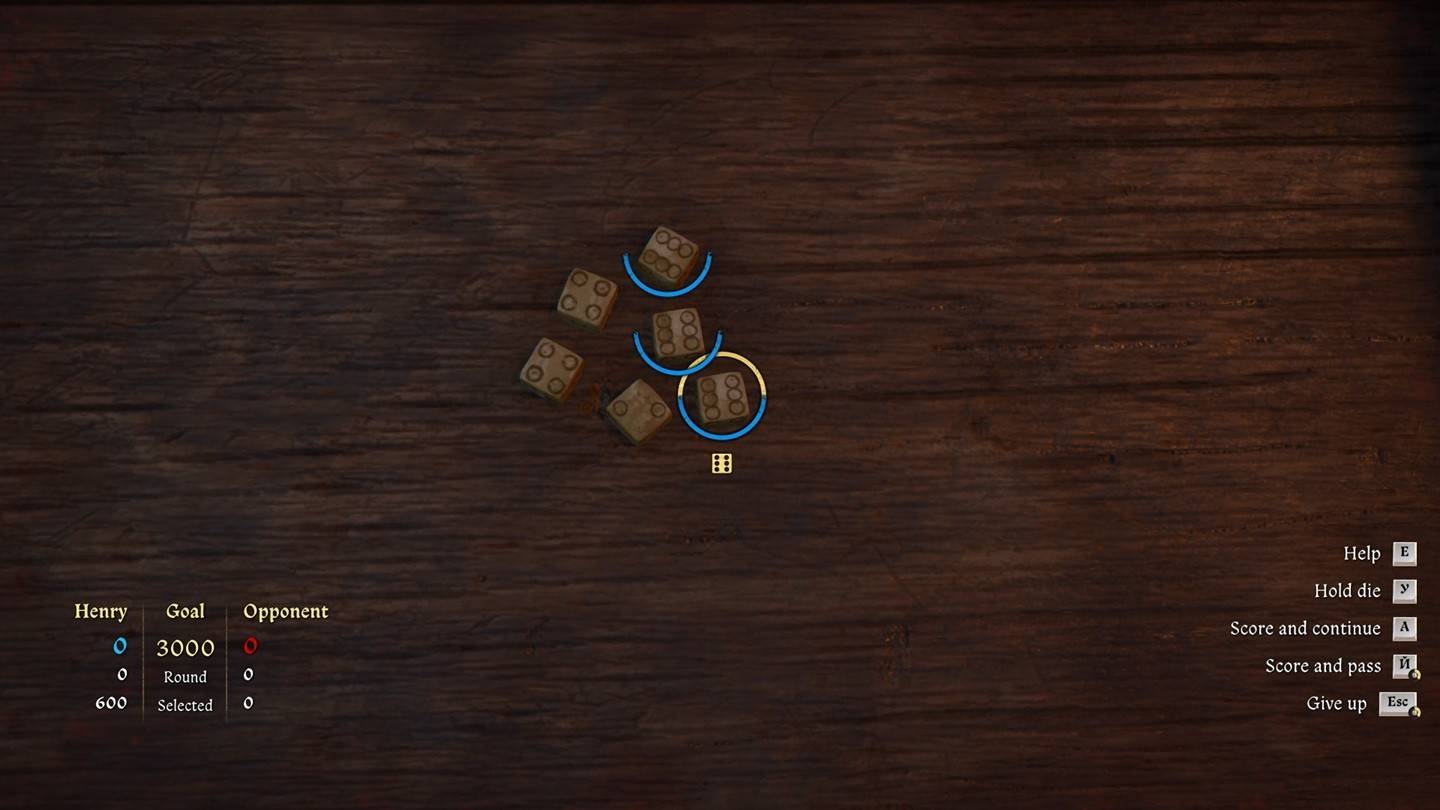The width and height of the screenshot is (1440, 810).
Task: Click the Й key icon beside Score and pass
Action: click(x=1404, y=665)
